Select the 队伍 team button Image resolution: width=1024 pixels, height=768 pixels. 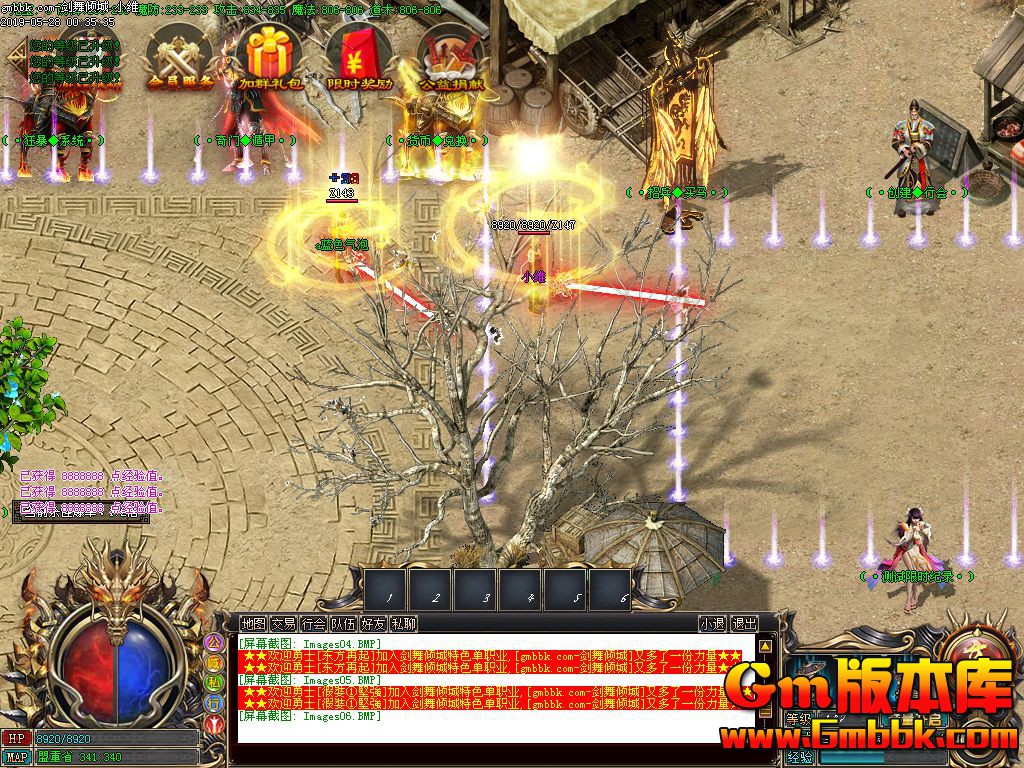(343, 623)
